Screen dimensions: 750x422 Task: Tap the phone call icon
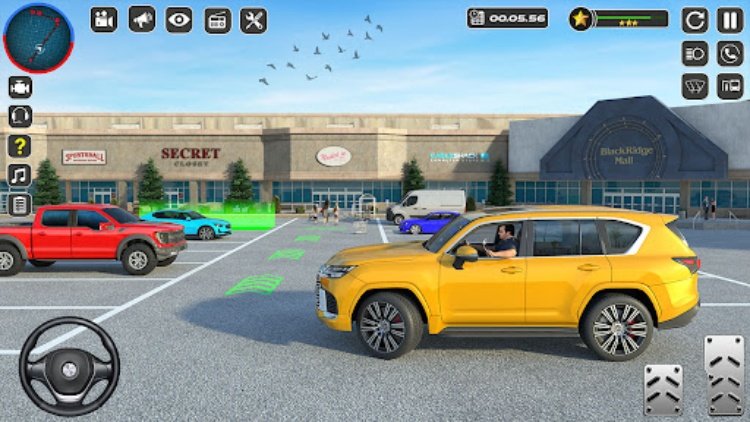tap(730, 53)
